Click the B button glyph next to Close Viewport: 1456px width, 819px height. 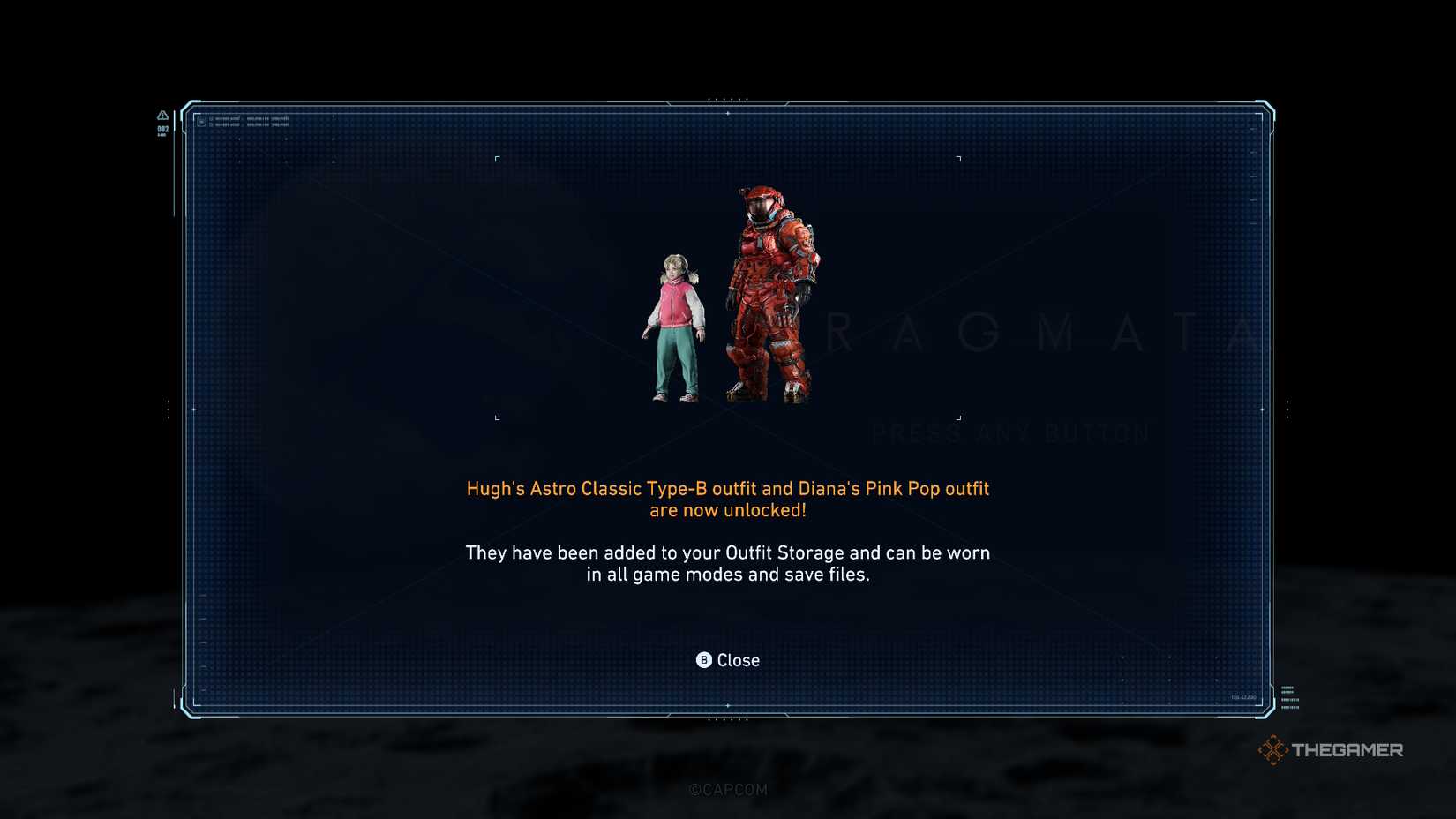703,660
